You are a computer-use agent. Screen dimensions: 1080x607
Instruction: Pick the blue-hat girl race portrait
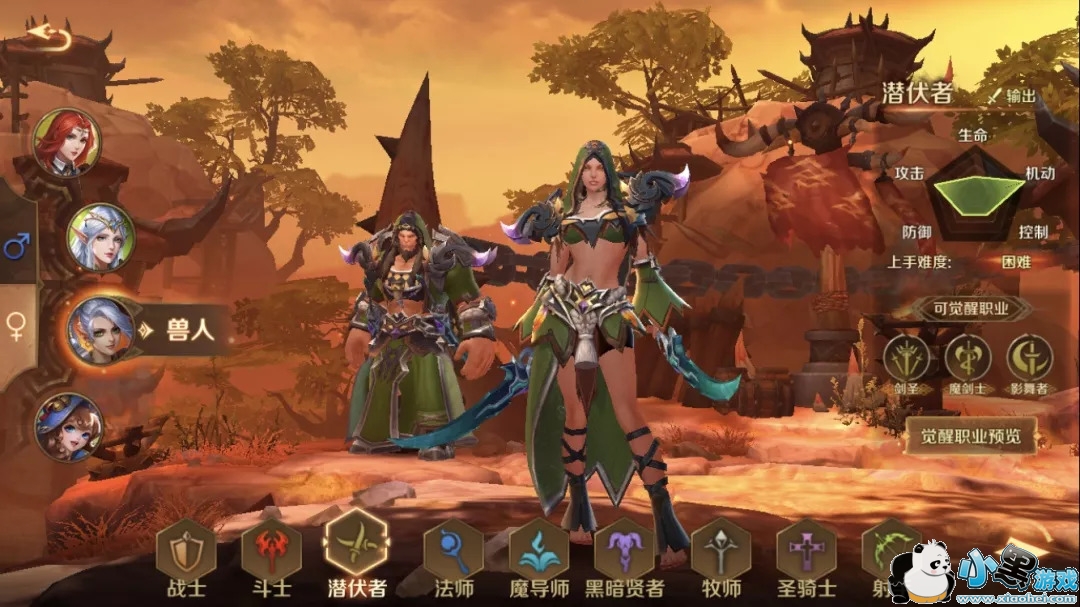tap(68, 427)
